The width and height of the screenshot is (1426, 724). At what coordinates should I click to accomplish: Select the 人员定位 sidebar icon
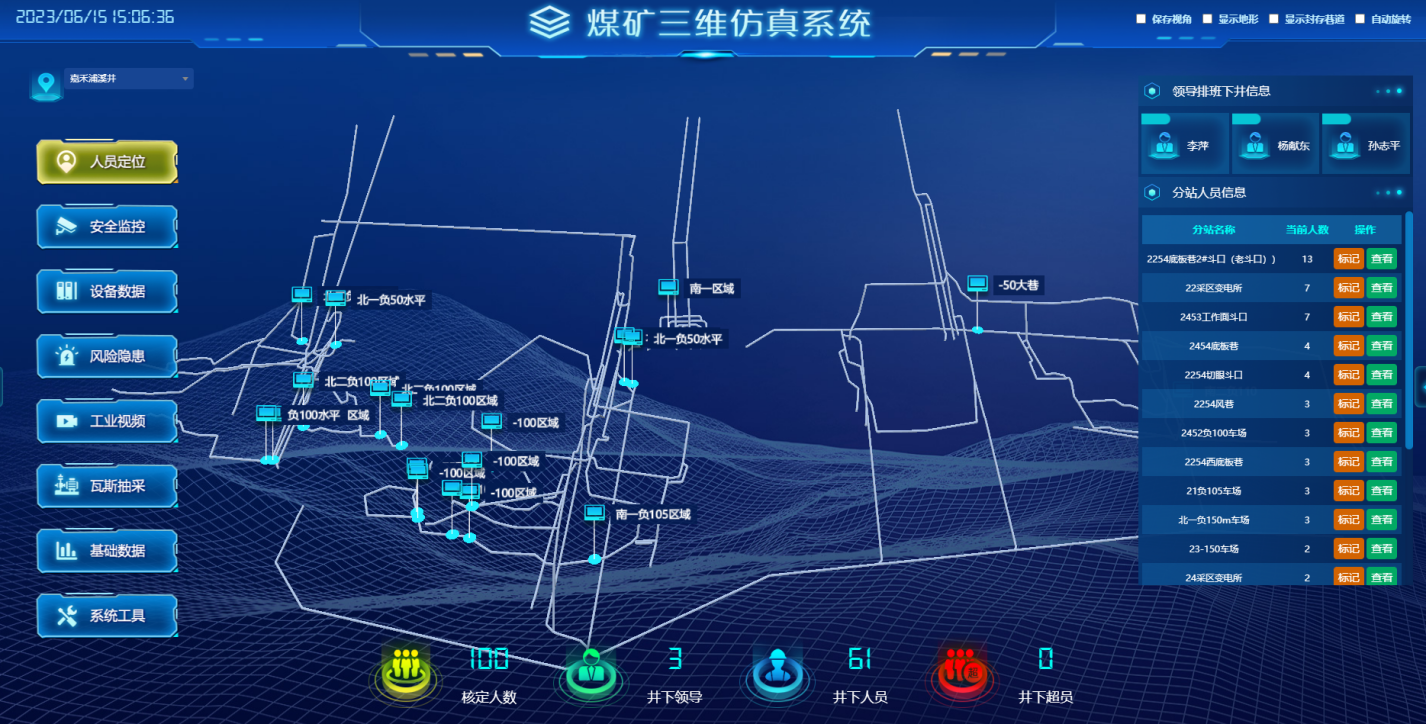click(107, 161)
